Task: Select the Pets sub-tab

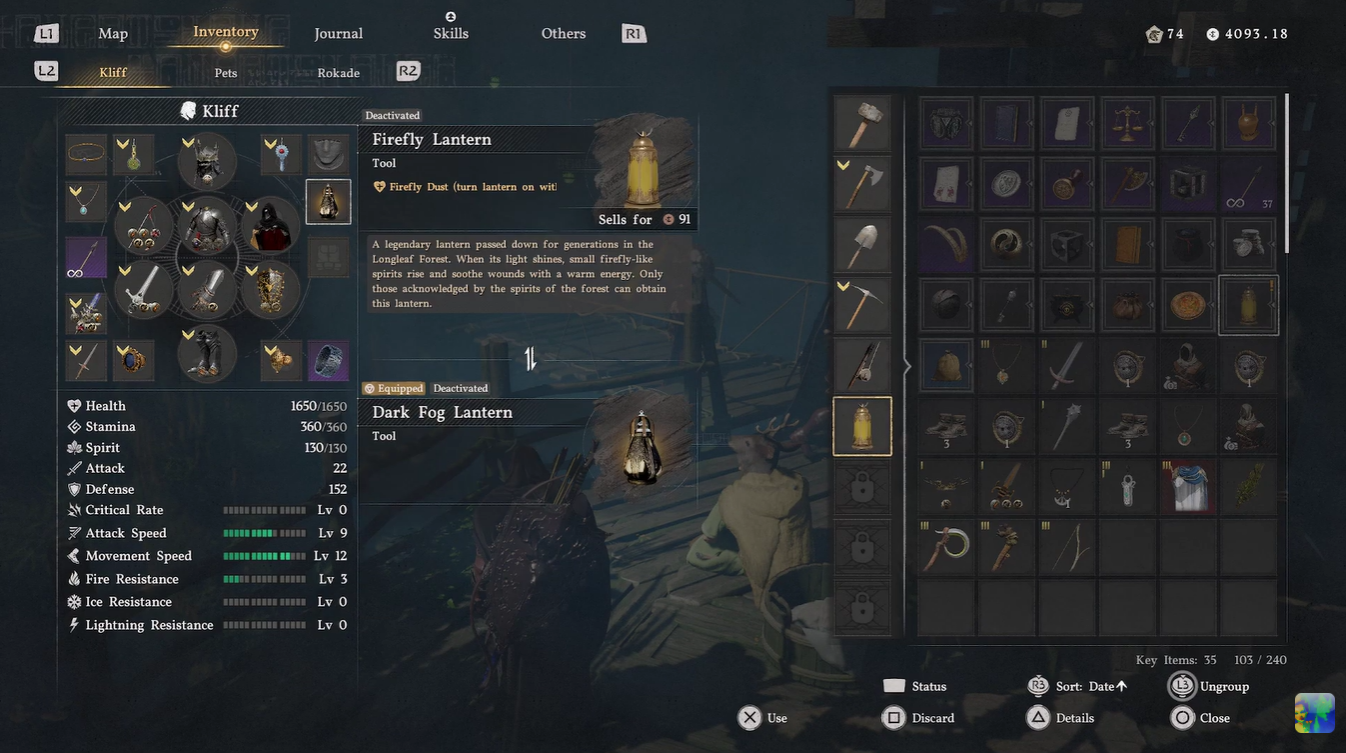Action: tap(226, 73)
